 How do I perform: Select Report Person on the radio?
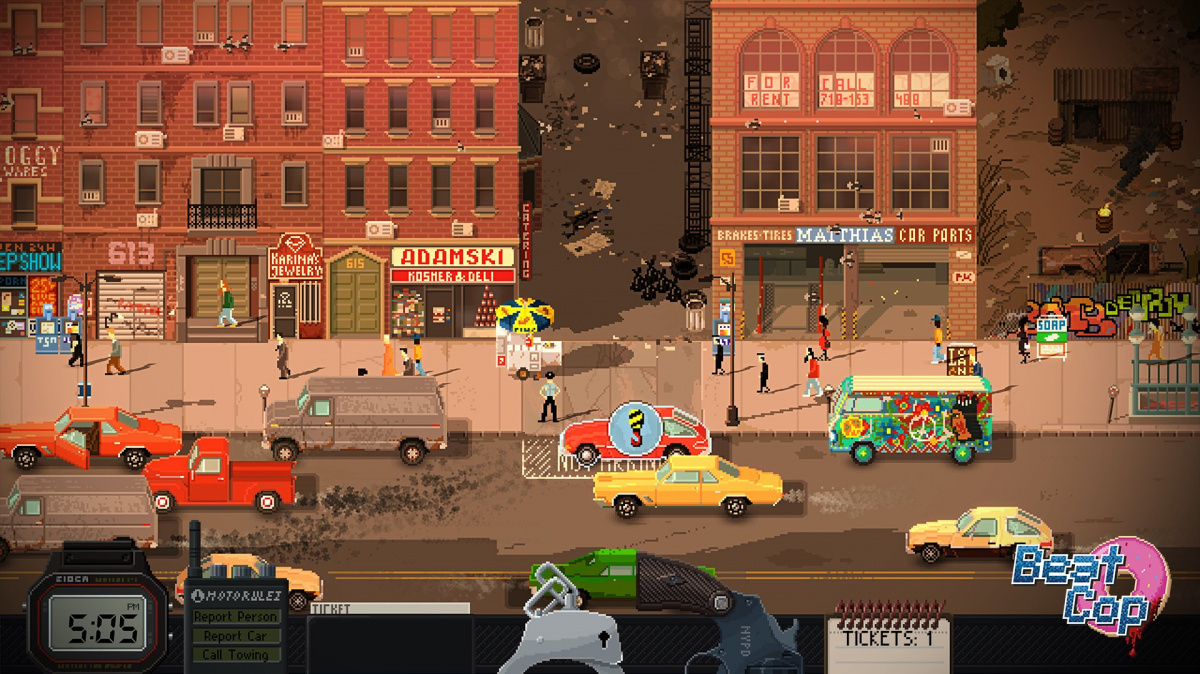(x=236, y=617)
